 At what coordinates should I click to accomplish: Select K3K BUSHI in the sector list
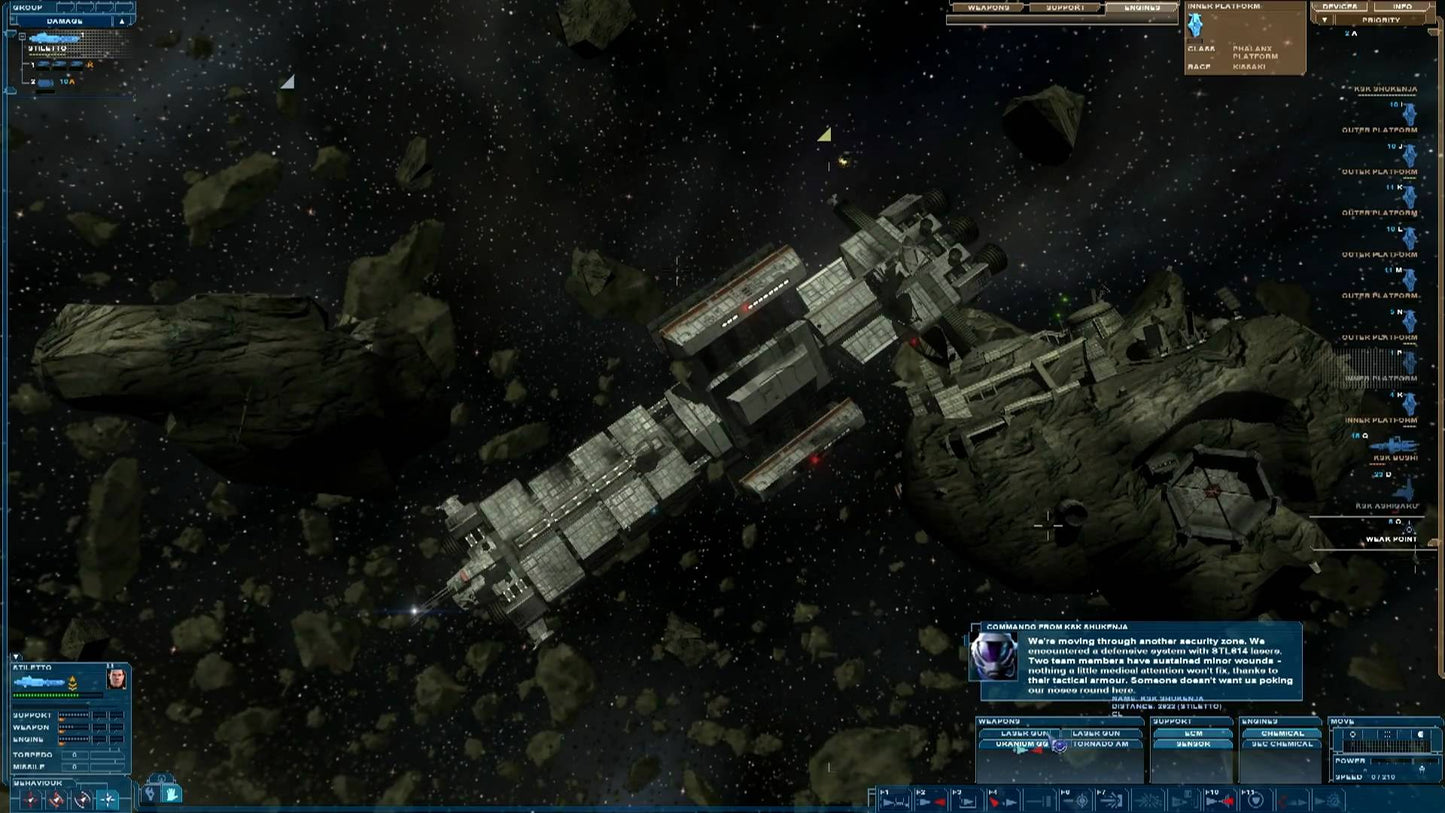[1395, 457]
